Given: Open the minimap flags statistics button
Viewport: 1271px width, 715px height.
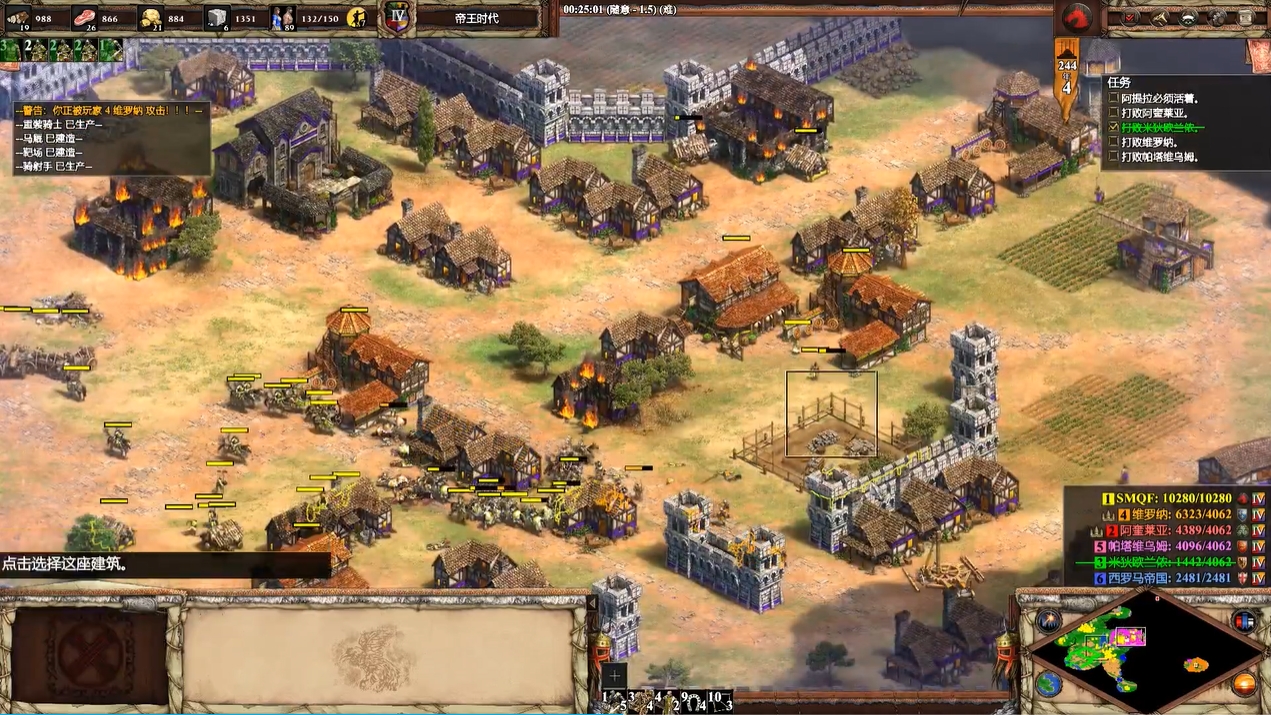Looking at the screenshot, I should click(1244, 620).
